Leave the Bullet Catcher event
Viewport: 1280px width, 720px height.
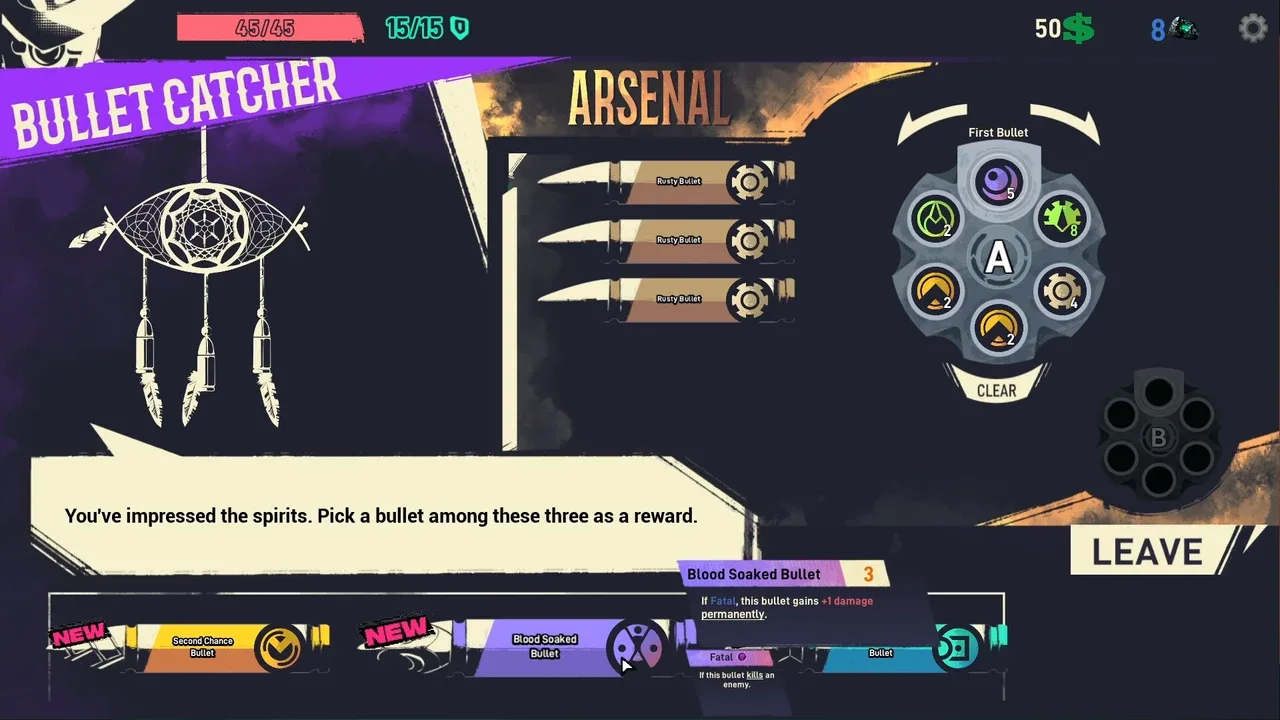click(1148, 552)
